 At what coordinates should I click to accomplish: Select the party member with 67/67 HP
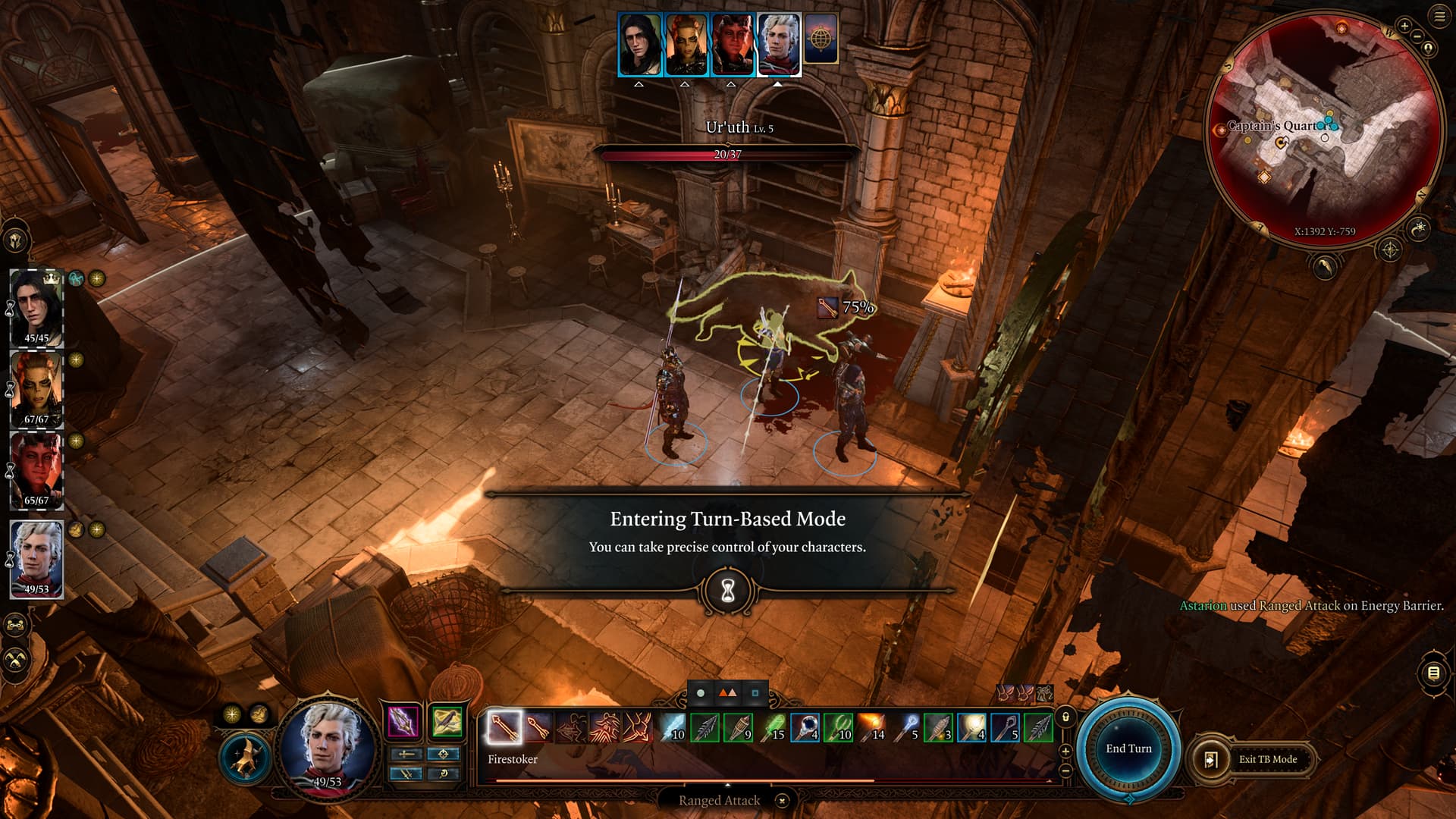pos(36,390)
